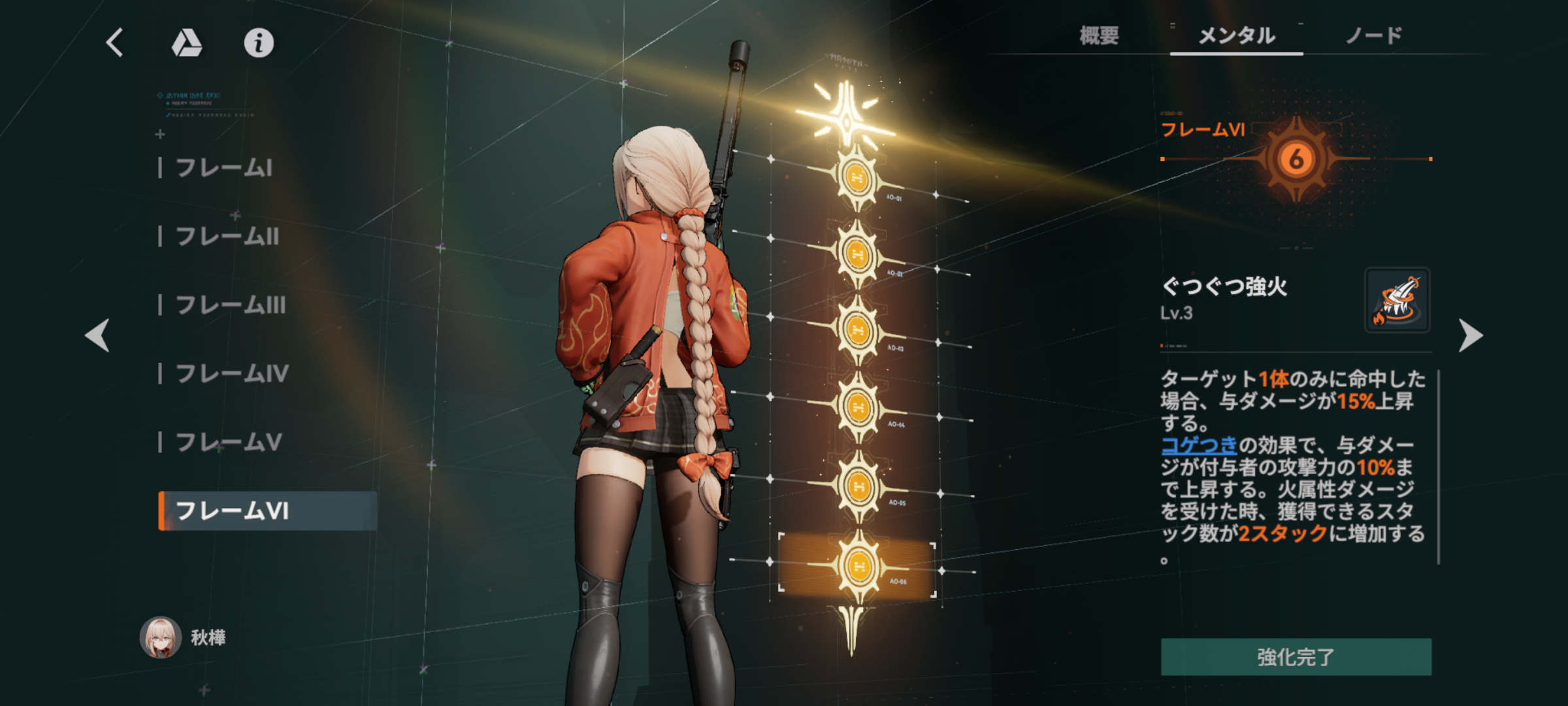Click the 秋樺 character portrait

coord(161,637)
